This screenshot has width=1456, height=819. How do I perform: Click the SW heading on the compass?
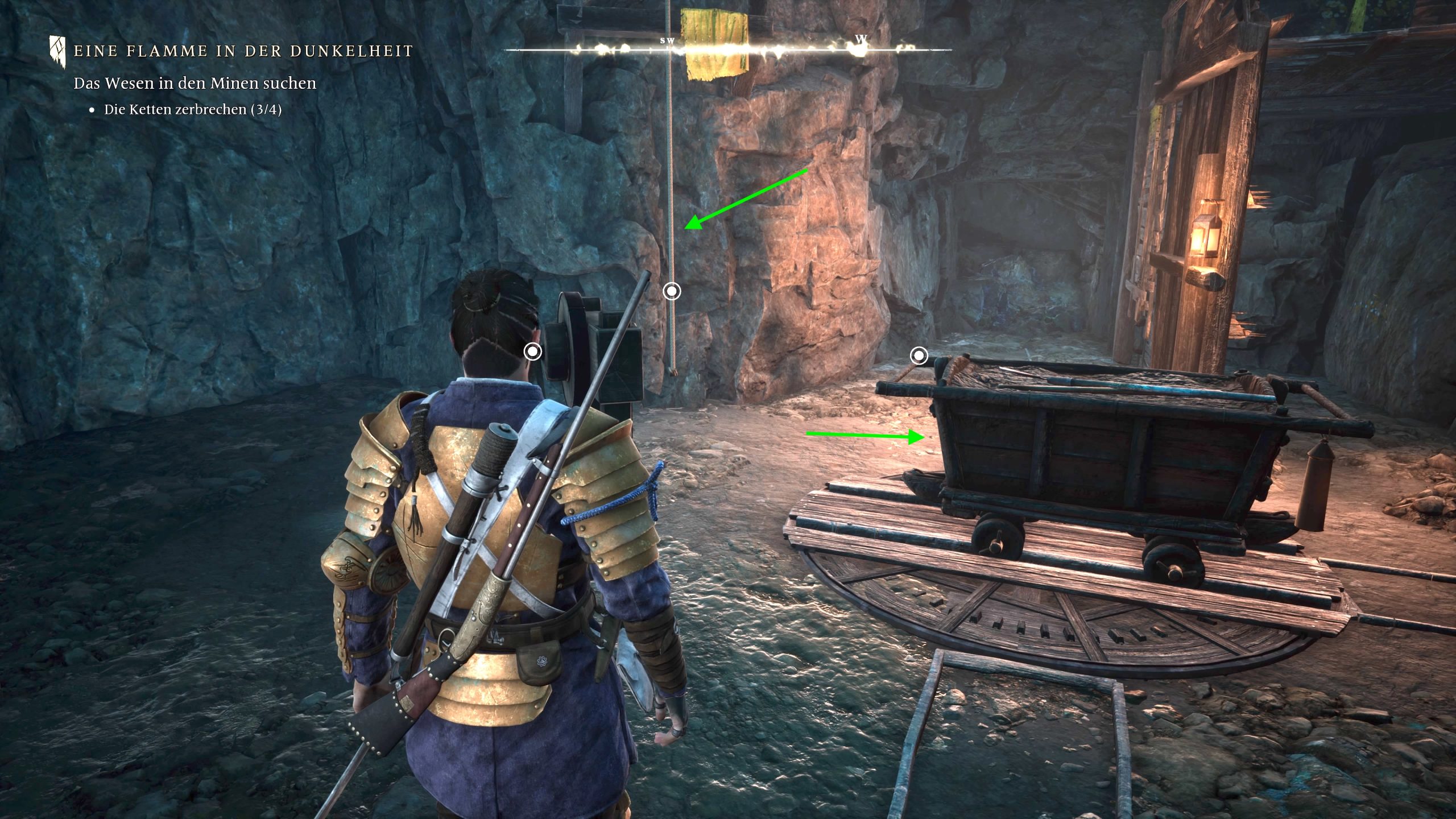point(667,41)
